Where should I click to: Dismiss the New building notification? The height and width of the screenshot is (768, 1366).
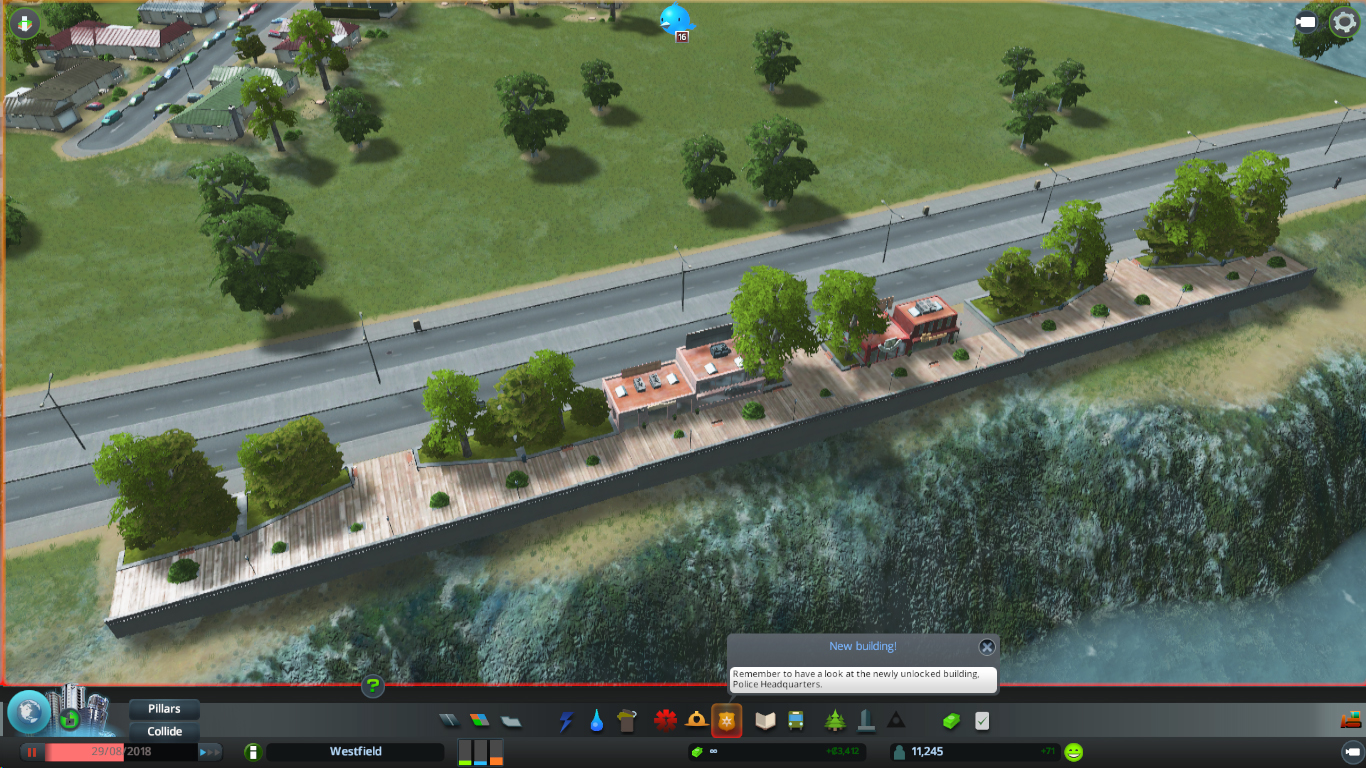[x=986, y=647]
